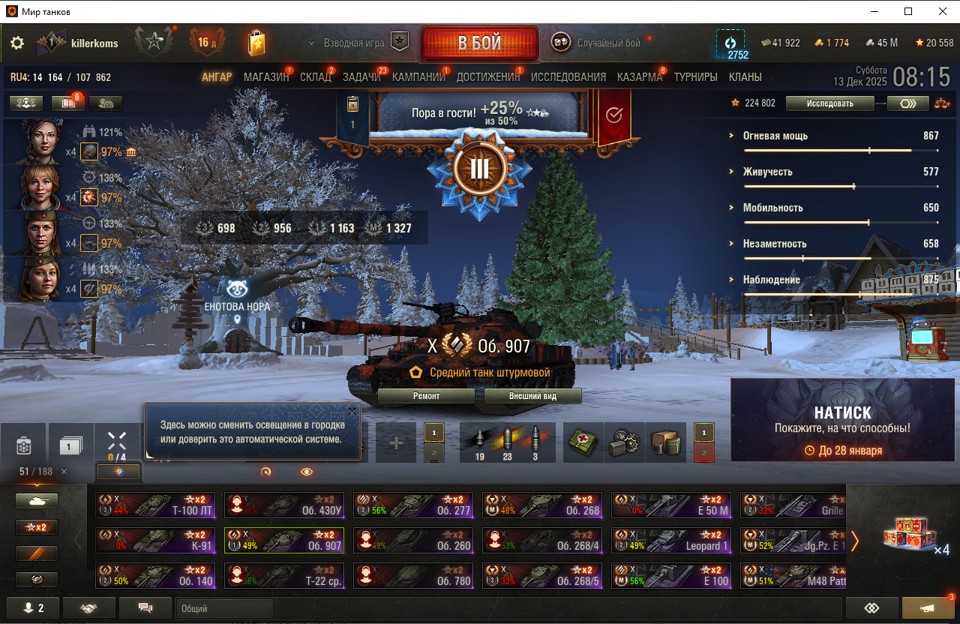Show the ИССЛЕДОВАНИЯ tab
This screenshot has height=624, width=960.
(568, 77)
